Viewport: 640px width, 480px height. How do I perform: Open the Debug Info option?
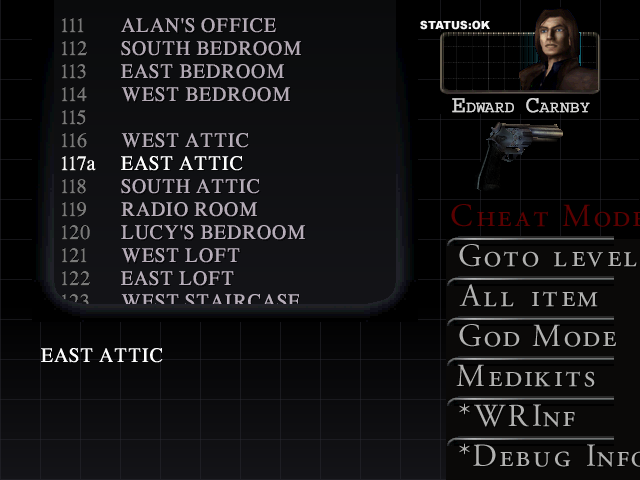tap(545, 457)
